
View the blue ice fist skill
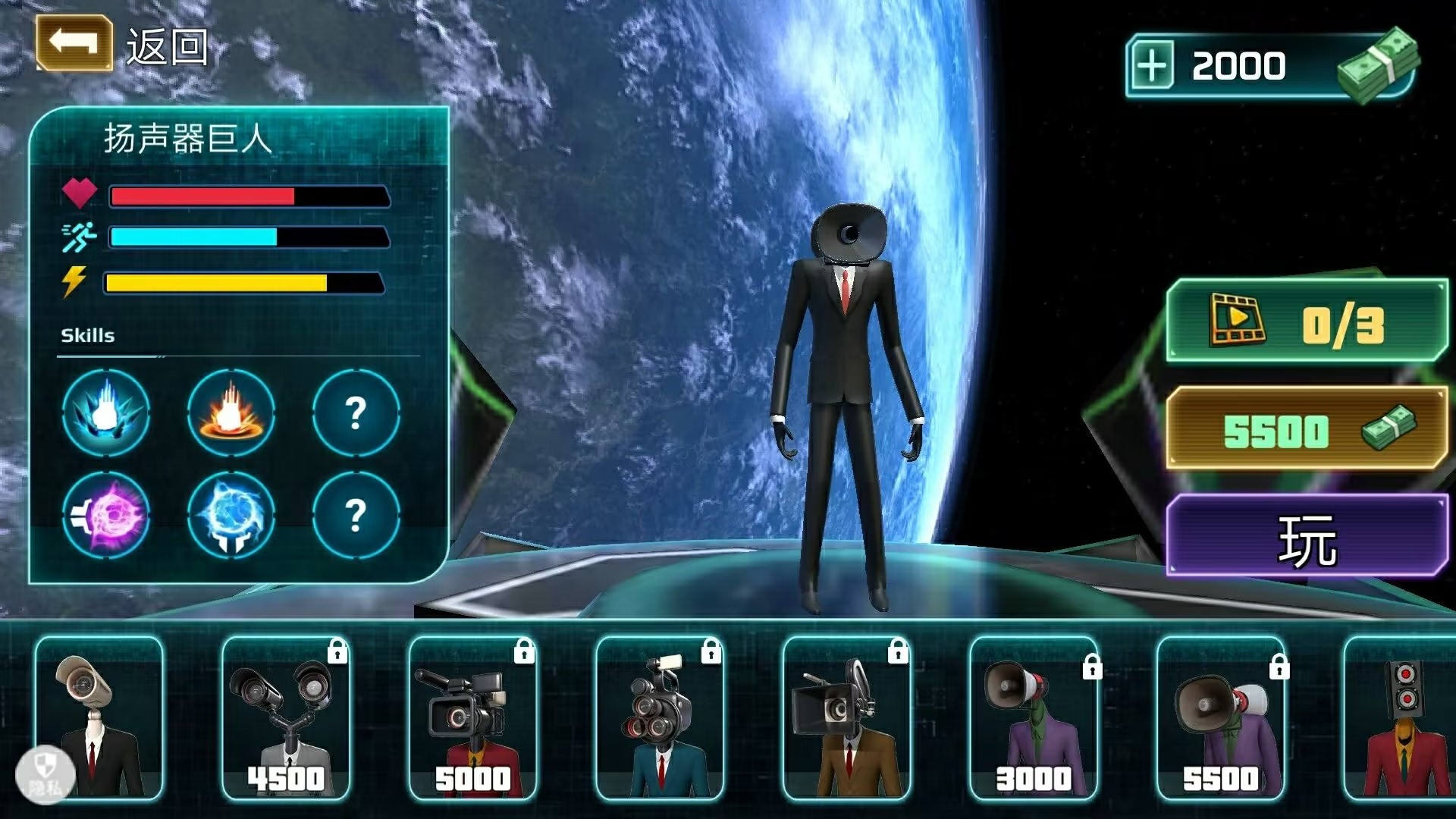click(x=106, y=413)
